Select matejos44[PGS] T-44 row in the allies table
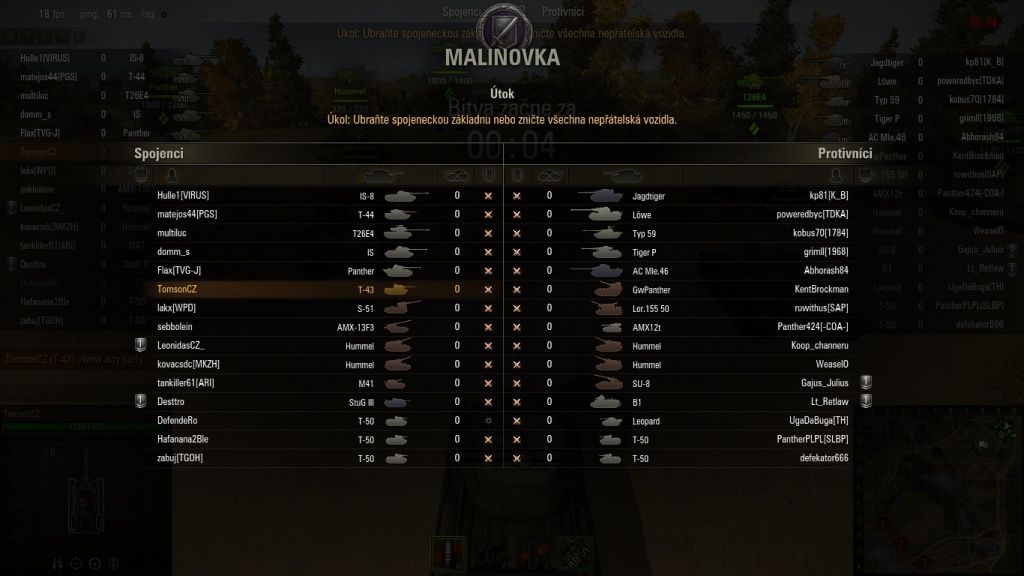Image resolution: width=1024 pixels, height=576 pixels. (300, 215)
